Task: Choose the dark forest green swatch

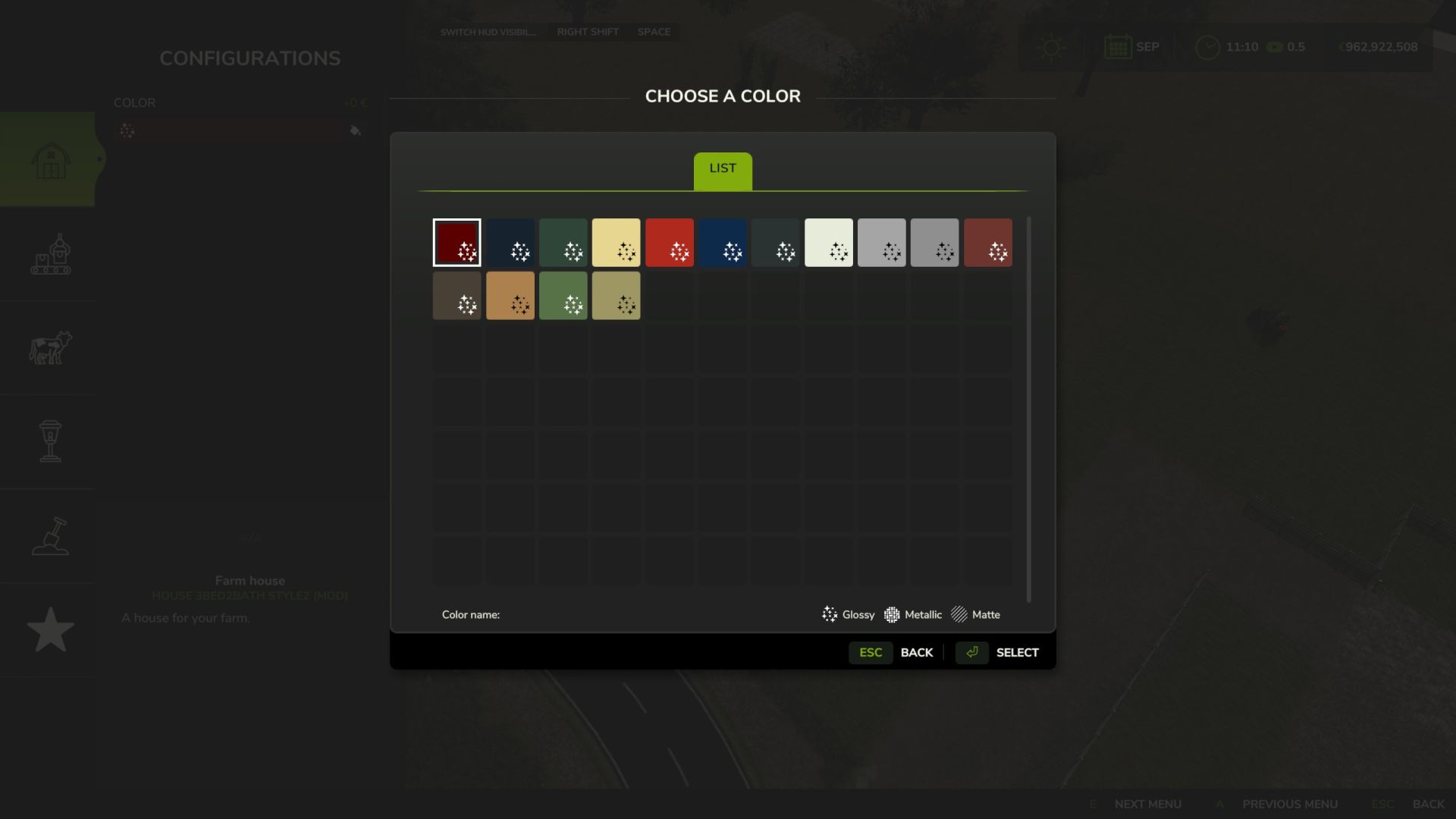Action: pyautogui.click(x=563, y=243)
